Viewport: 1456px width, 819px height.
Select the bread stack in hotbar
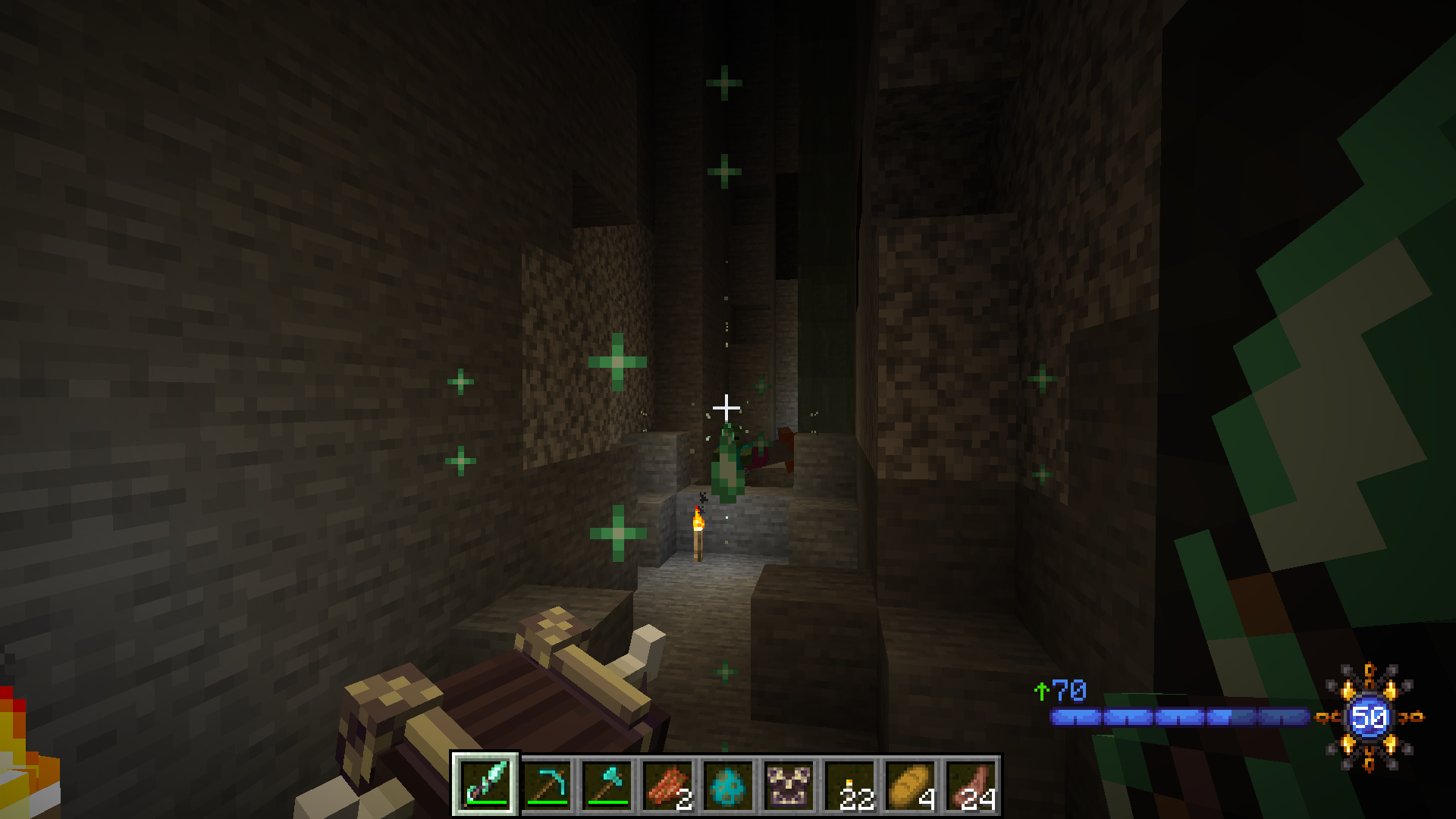[910, 785]
